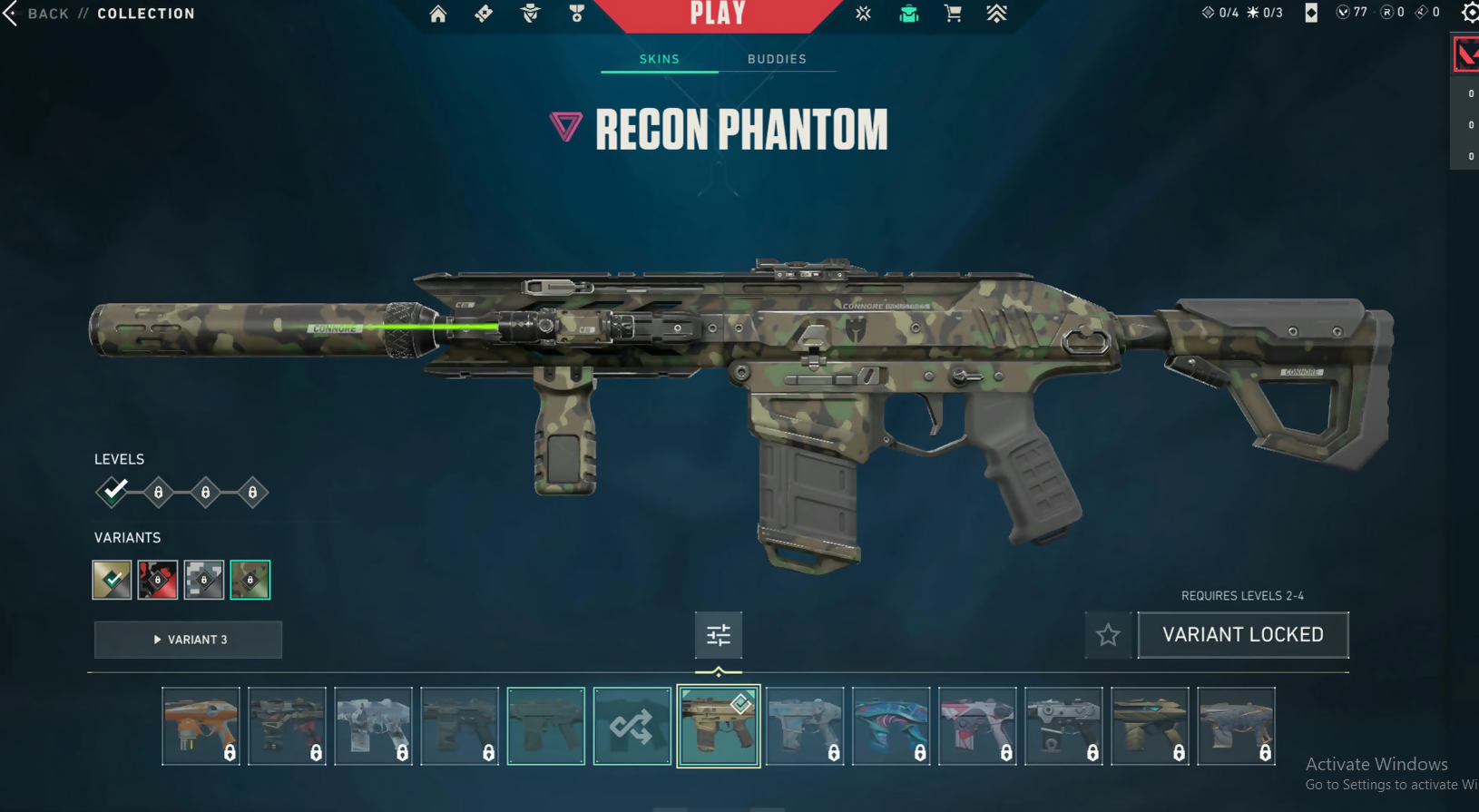Favorite this skin with the star
The height and width of the screenshot is (812, 1479).
pyautogui.click(x=1108, y=635)
